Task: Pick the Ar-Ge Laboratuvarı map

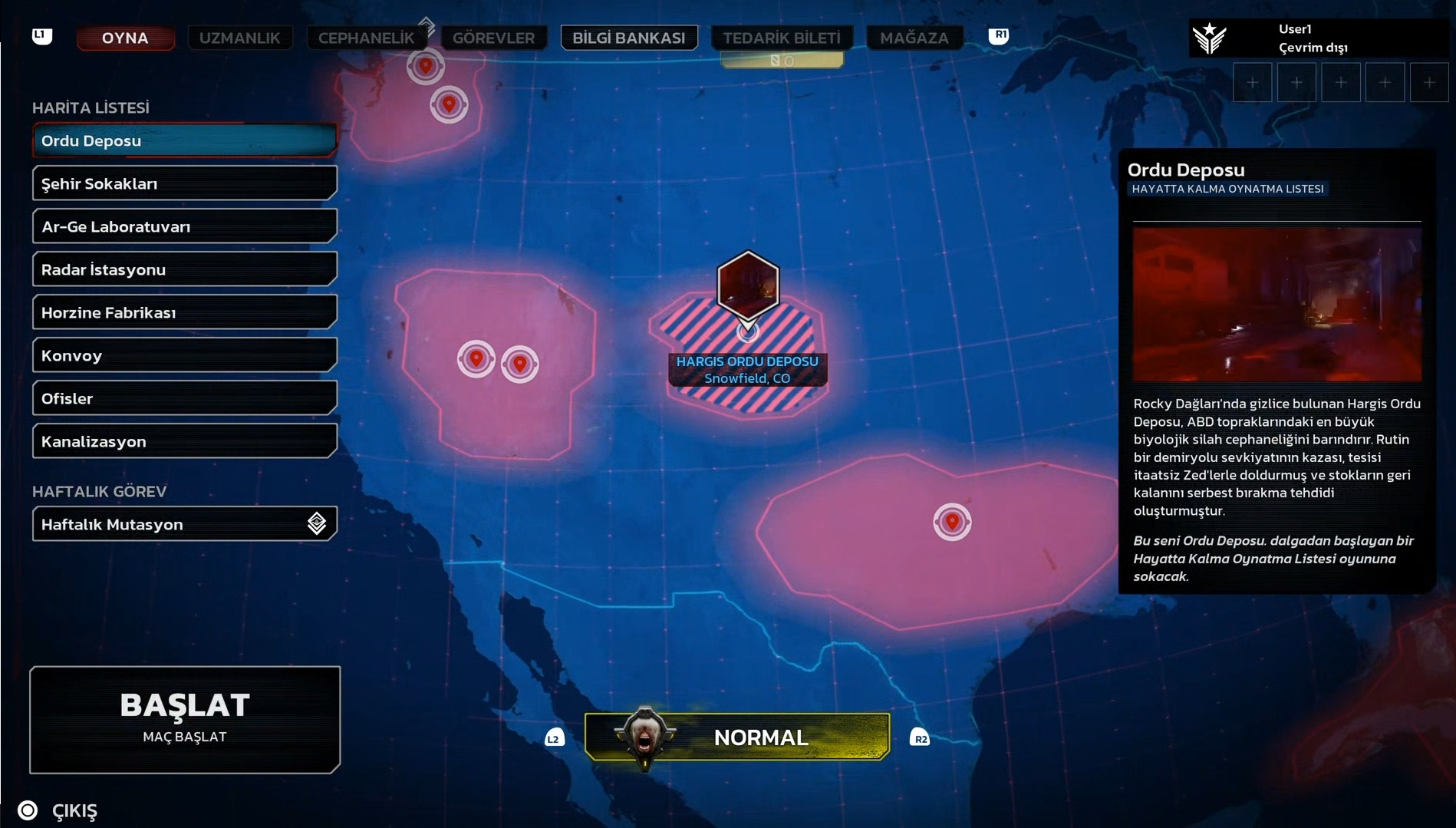Action: (x=184, y=226)
